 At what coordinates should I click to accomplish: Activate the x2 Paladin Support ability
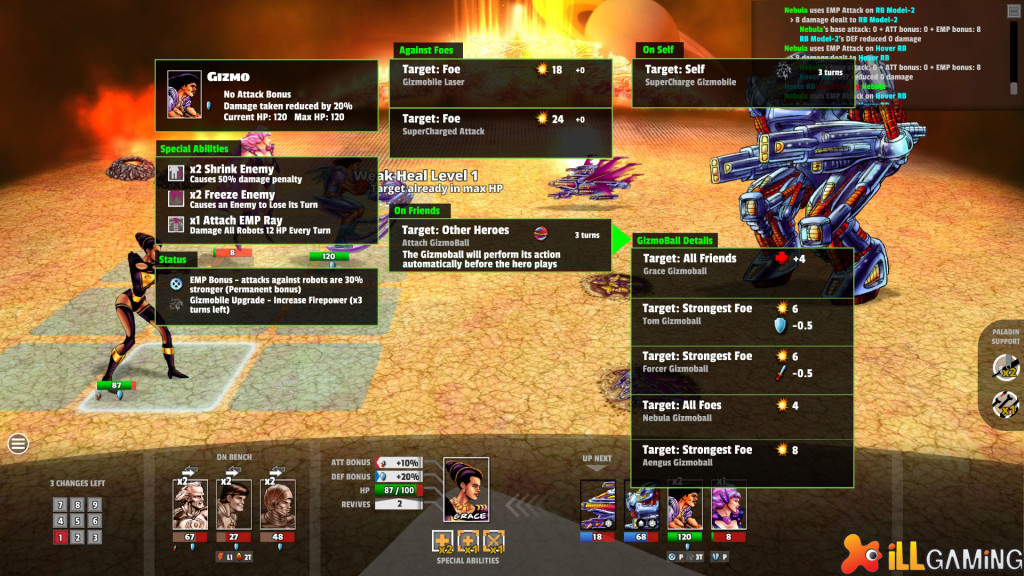point(1005,368)
